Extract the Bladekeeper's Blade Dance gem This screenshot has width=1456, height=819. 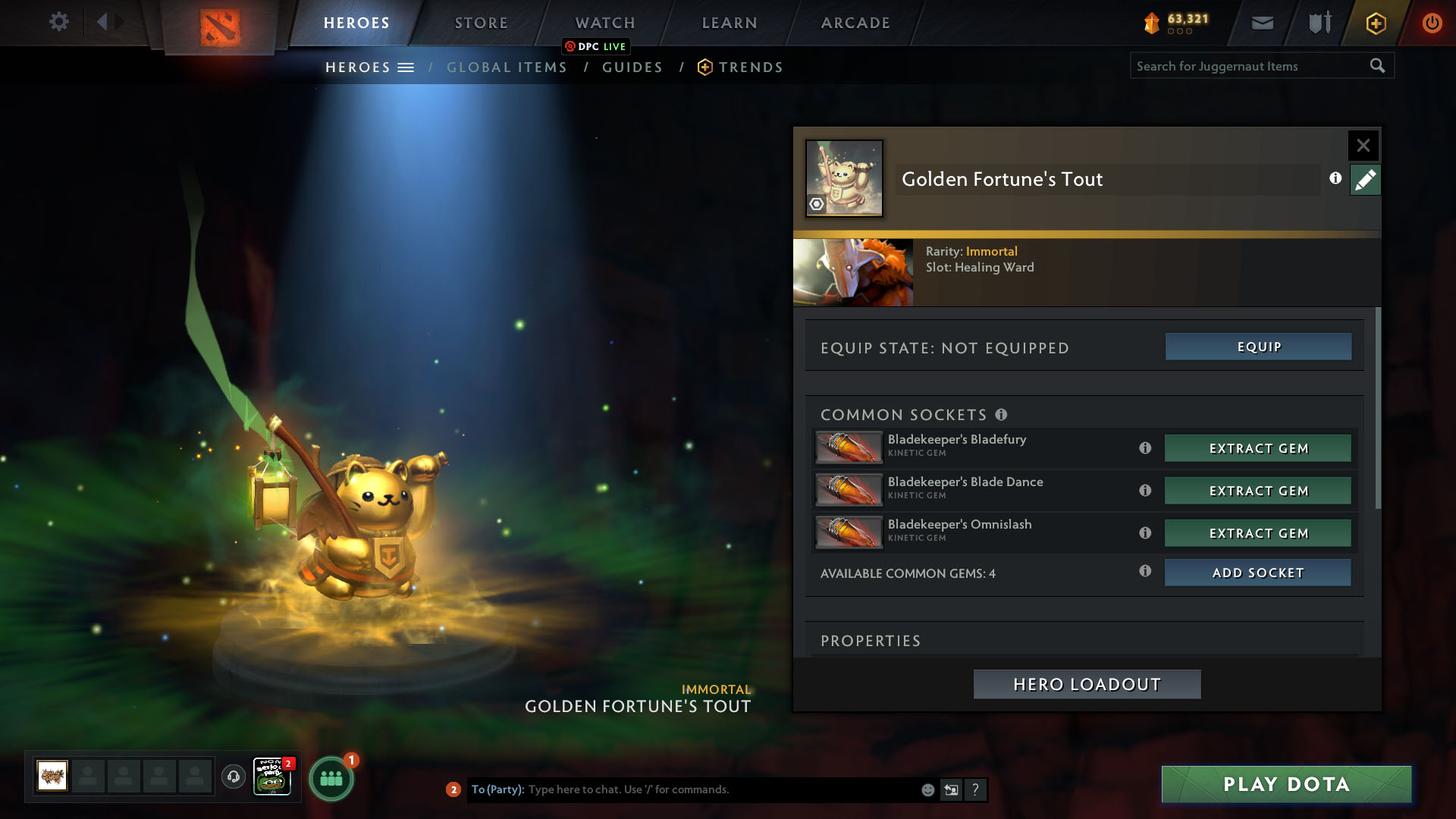point(1258,491)
